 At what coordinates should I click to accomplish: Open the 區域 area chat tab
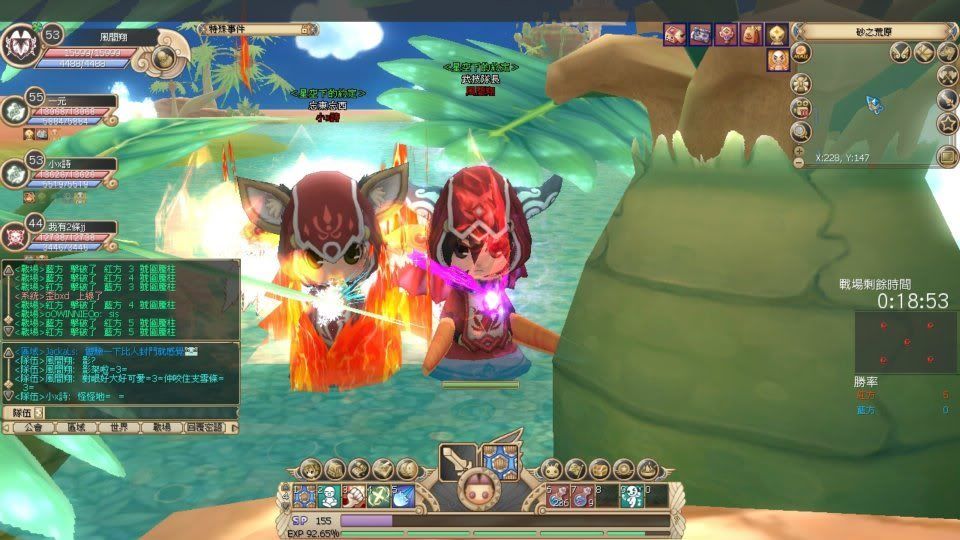click(76, 427)
